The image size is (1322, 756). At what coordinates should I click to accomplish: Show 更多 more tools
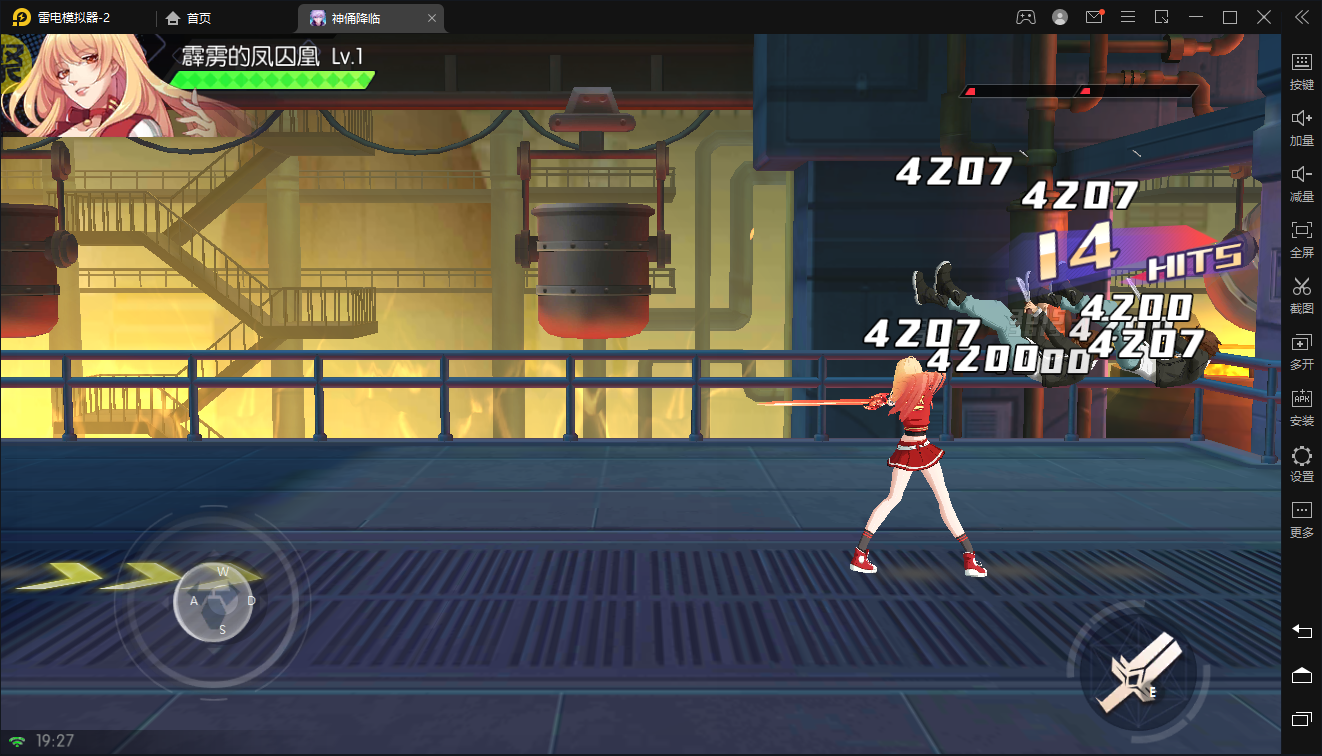[x=1301, y=519]
